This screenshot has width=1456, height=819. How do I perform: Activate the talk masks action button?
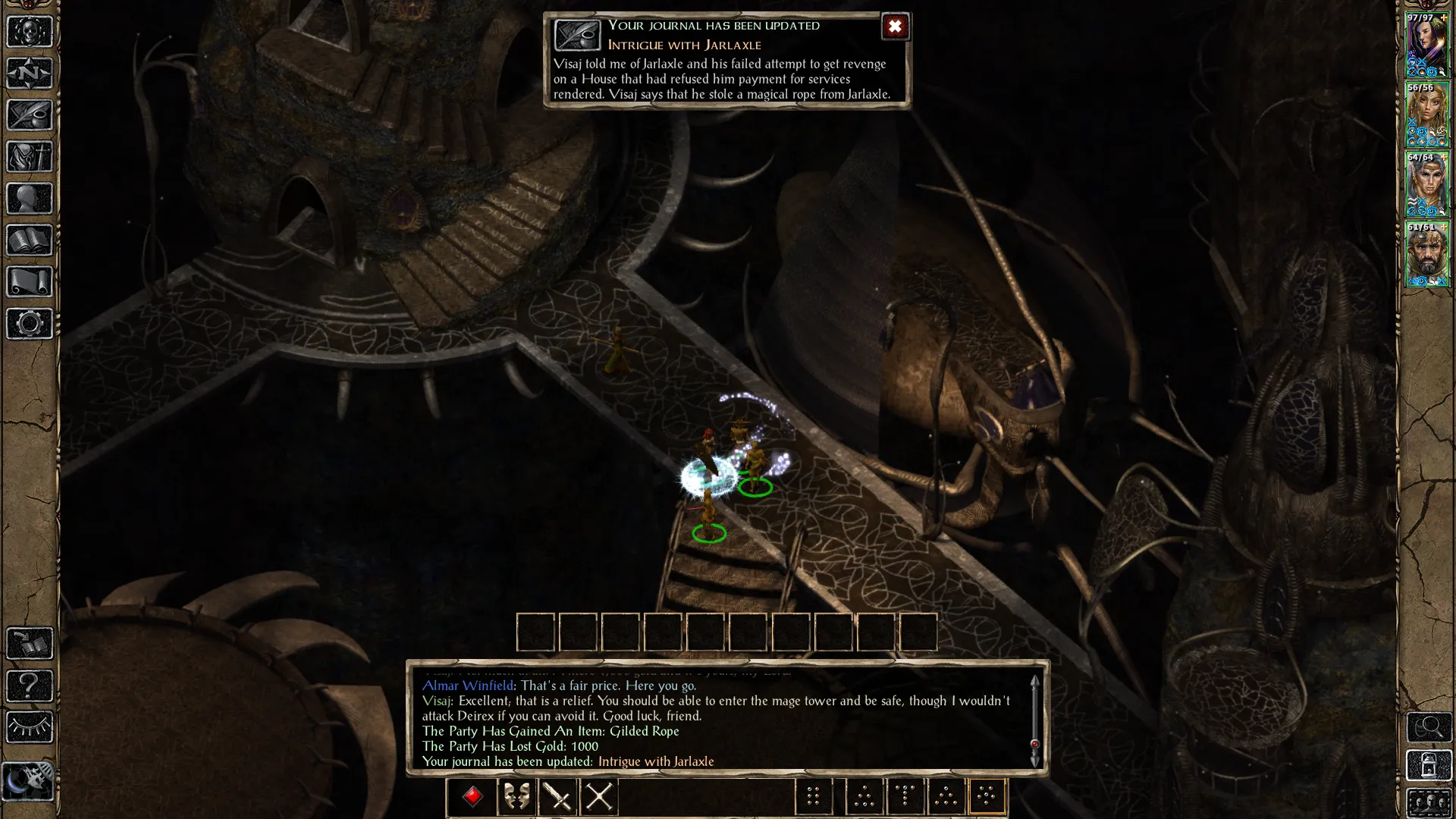(x=517, y=796)
